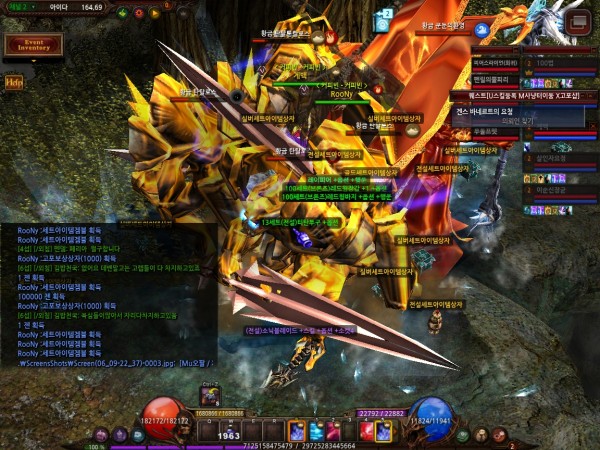The height and width of the screenshot is (450, 600).
Task: Click the red round icon in the top bar
Action: tap(138, 14)
